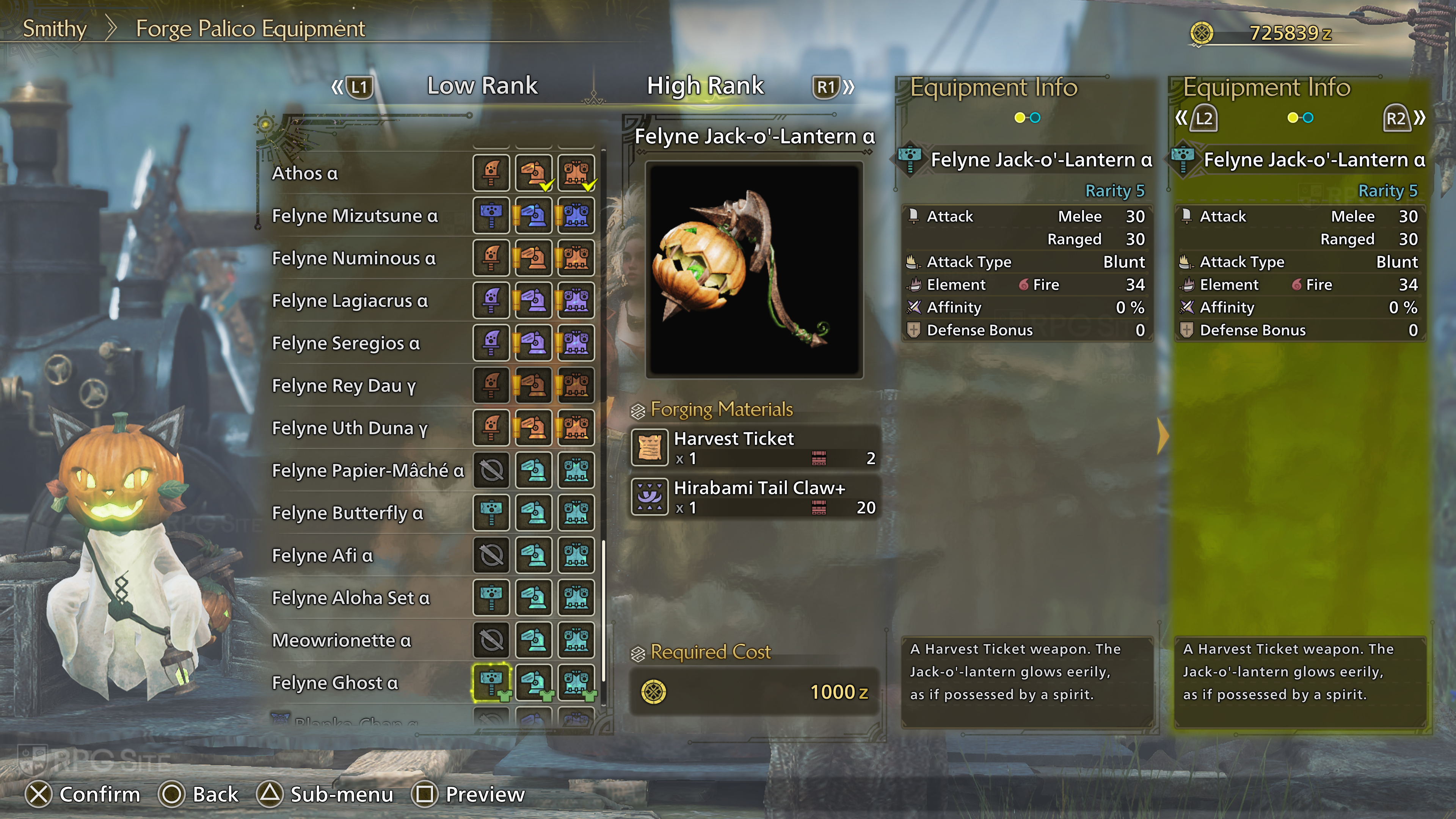Open the Felyne Papier-Mâché α entry

368,470
